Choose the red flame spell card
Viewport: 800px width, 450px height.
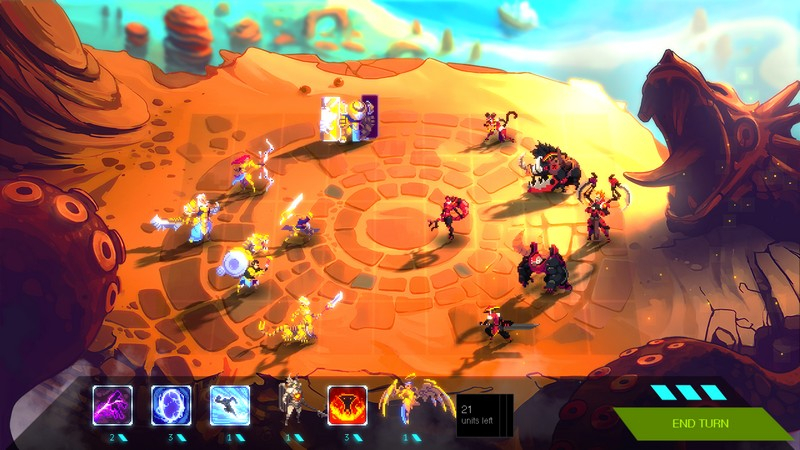(347, 405)
